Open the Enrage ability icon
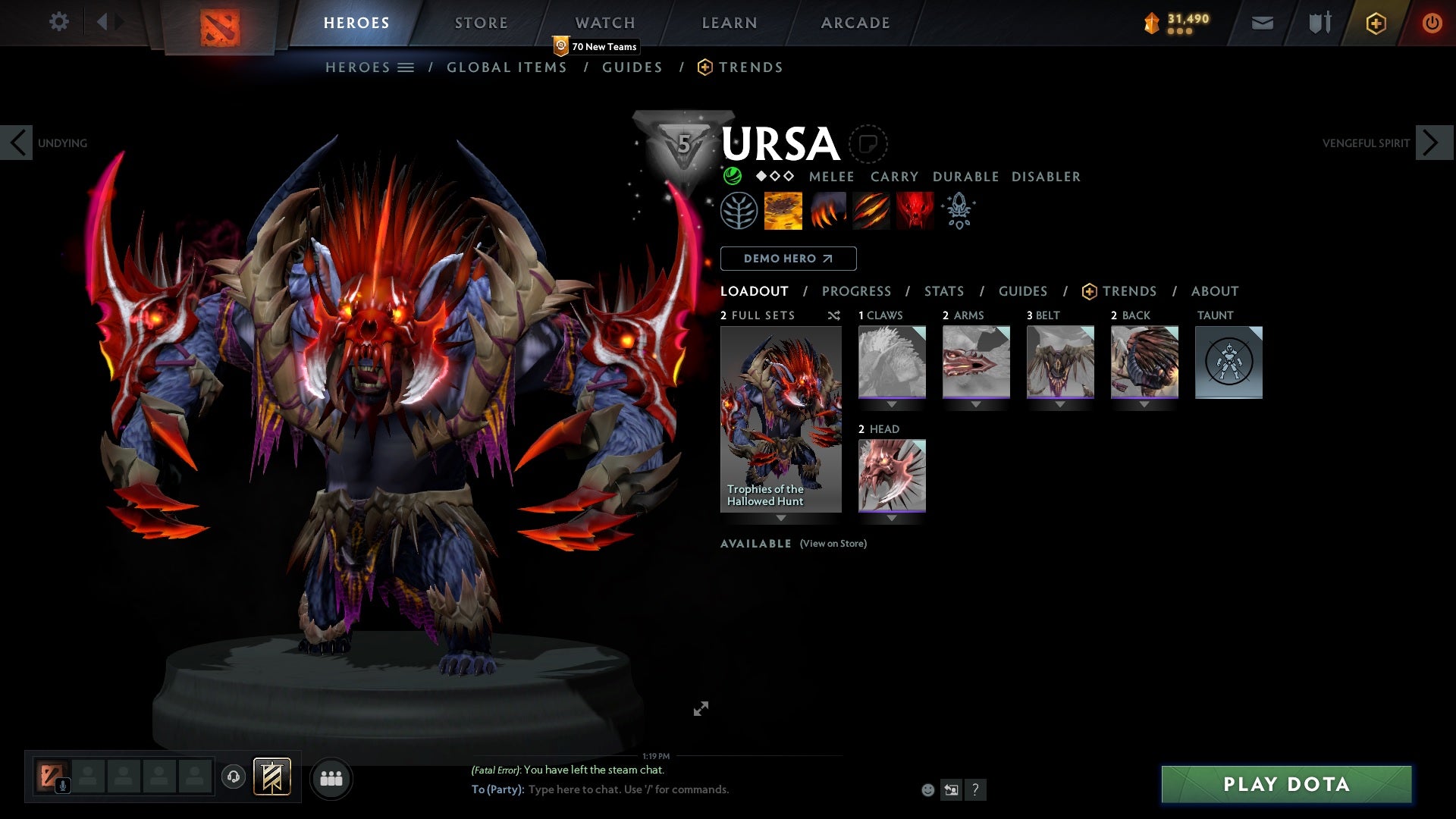Viewport: 1456px width, 819px height. (914, 211)
